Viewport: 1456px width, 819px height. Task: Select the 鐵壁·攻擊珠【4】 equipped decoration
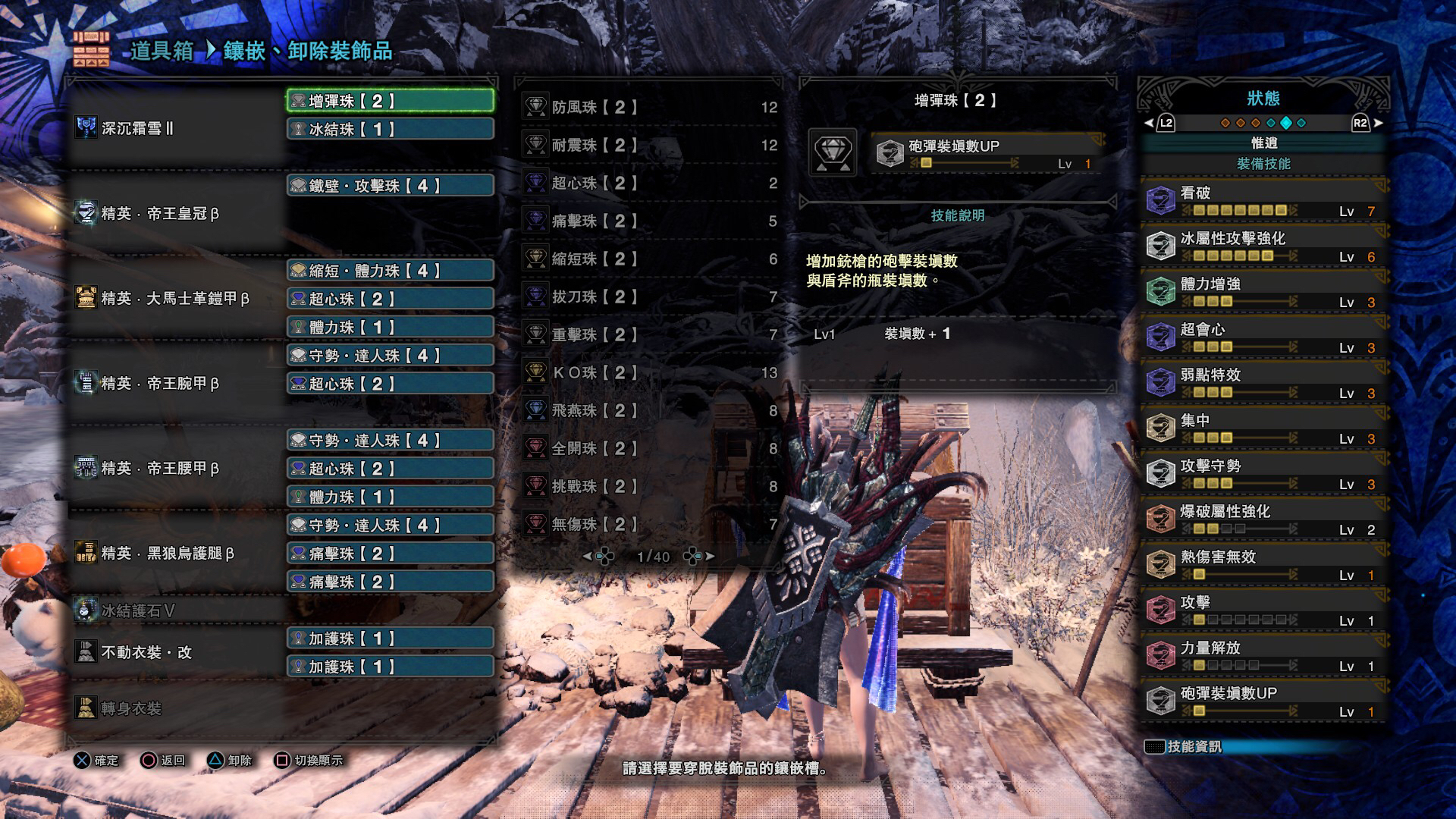click(389, 185)
